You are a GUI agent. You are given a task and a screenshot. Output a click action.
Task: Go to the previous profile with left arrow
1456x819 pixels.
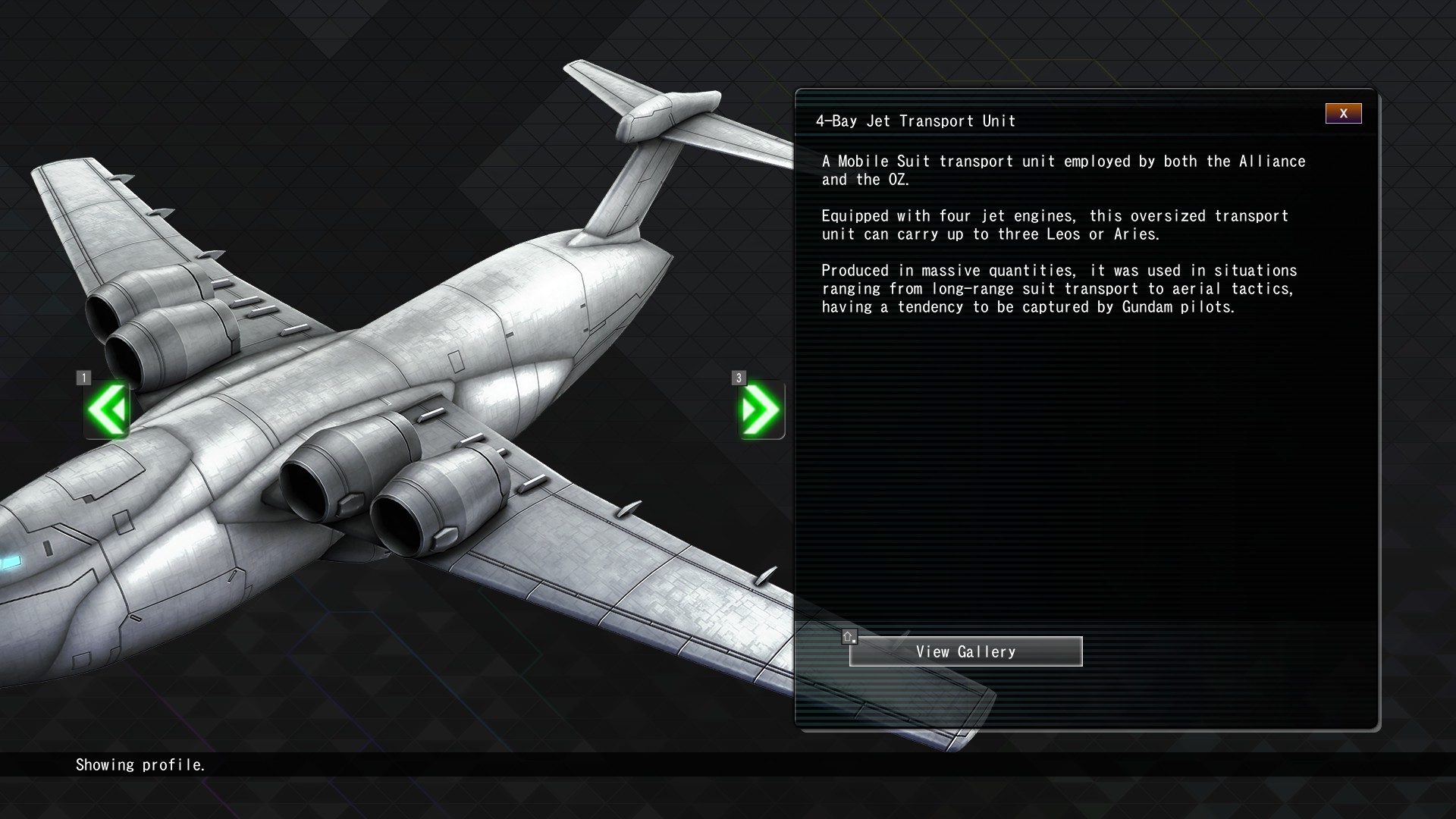point(107,410)
